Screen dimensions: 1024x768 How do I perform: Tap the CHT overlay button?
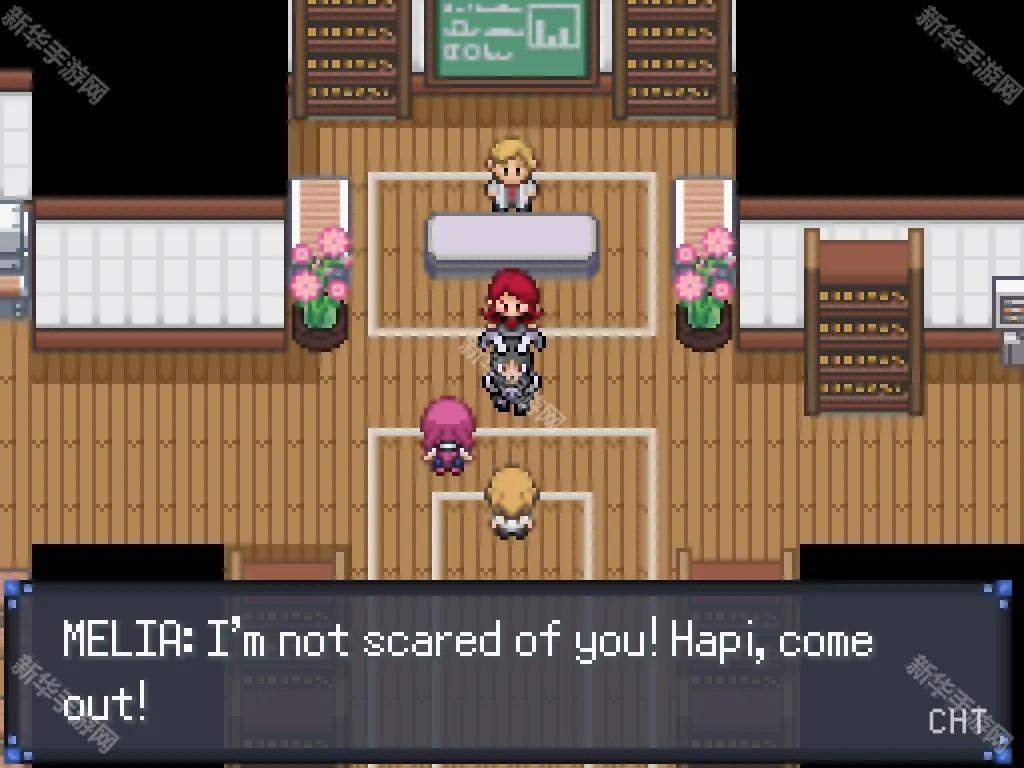(957, 721)
